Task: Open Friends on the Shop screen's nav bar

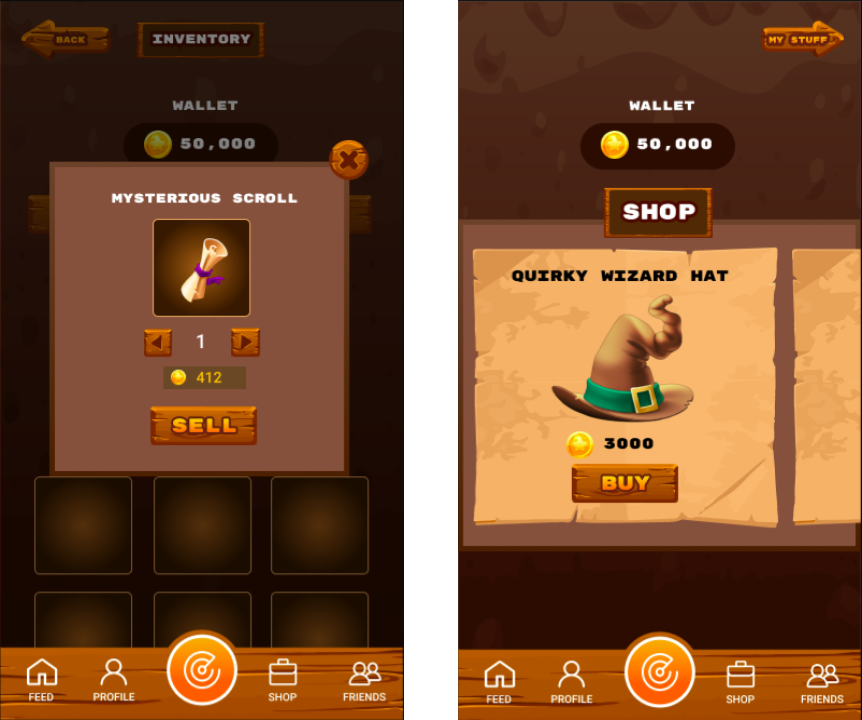Action: (x=822, y=681)
